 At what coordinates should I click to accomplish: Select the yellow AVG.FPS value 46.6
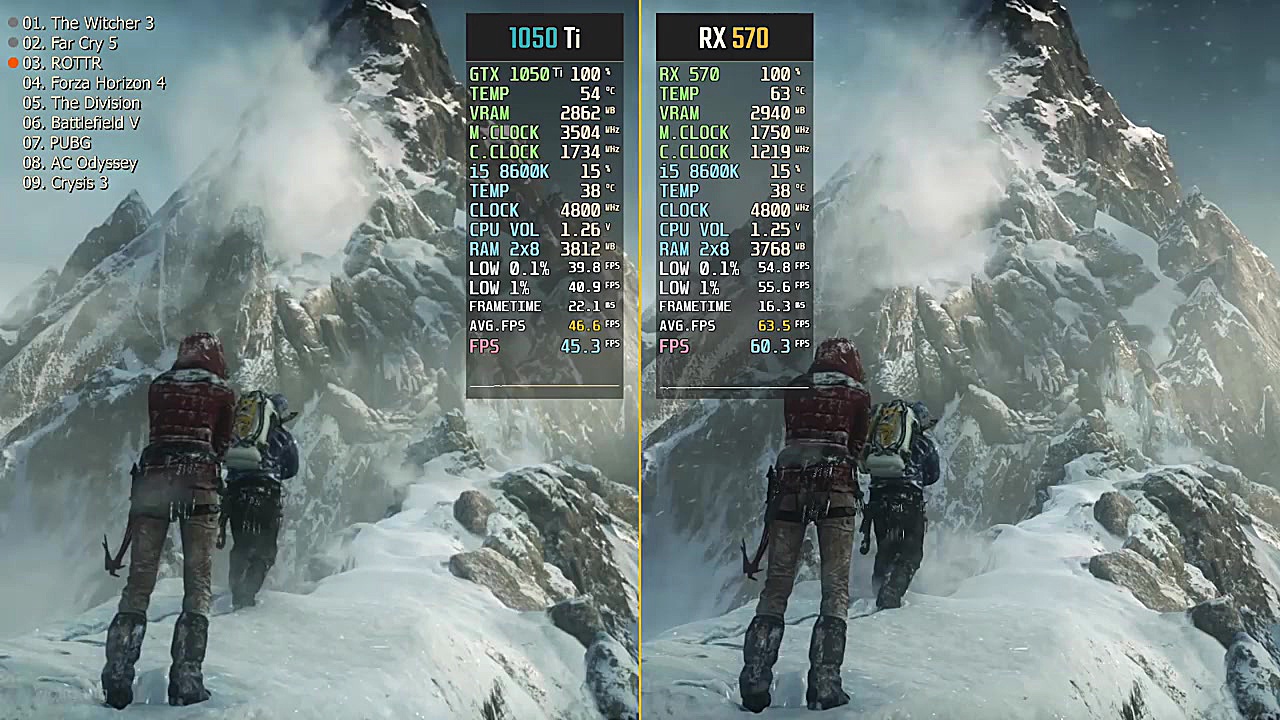[x=585, y=324]
